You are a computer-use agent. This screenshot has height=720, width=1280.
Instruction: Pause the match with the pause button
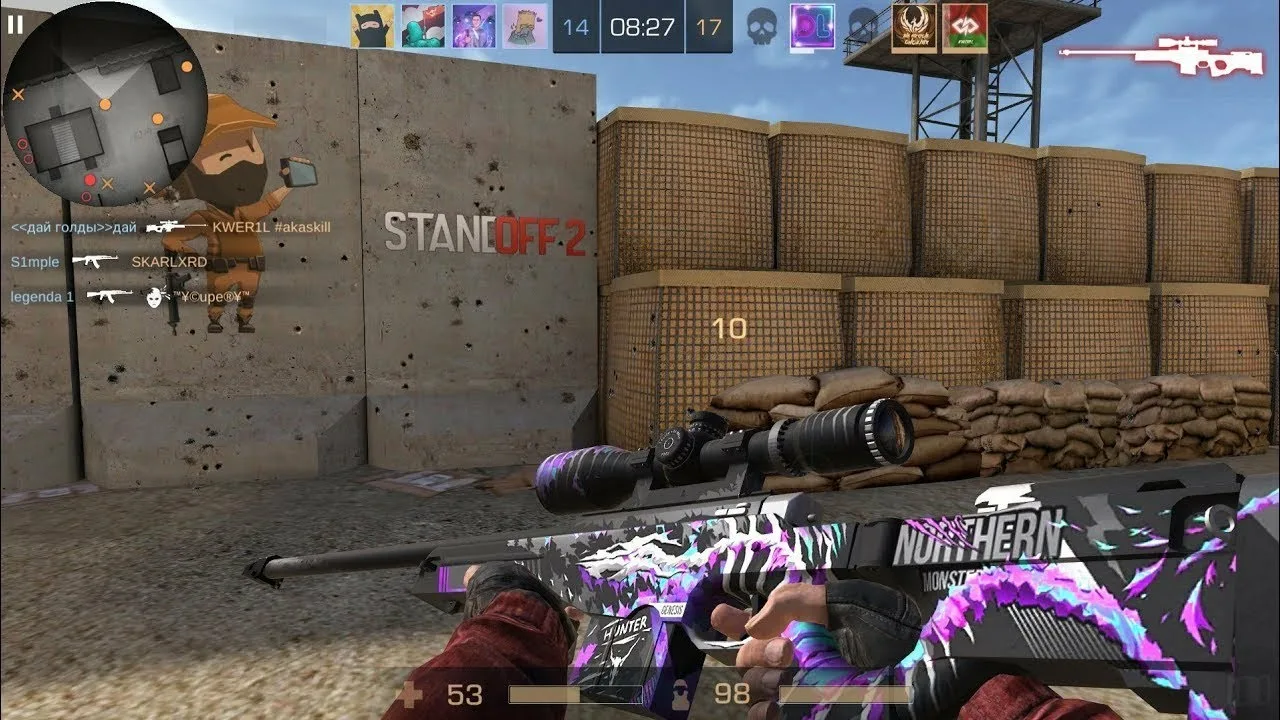point(15,25)
